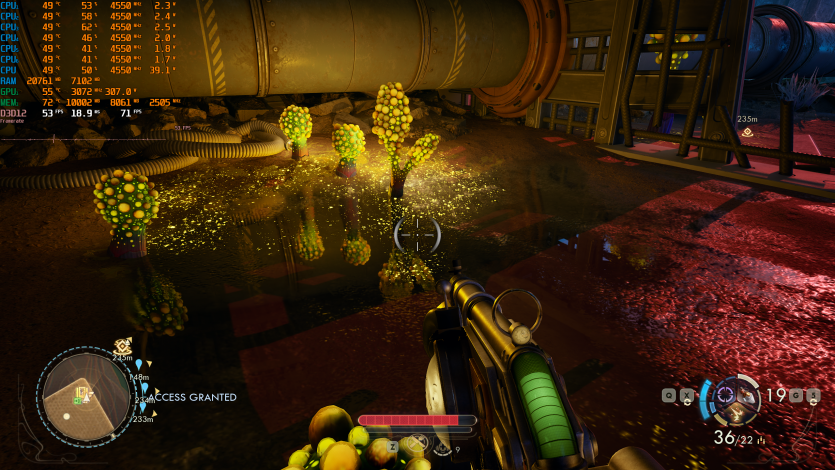Select the gold objective marker above the minimap
Image resolution: width=835 pixels, height=470 pixels.
click(x=122, y=345)
